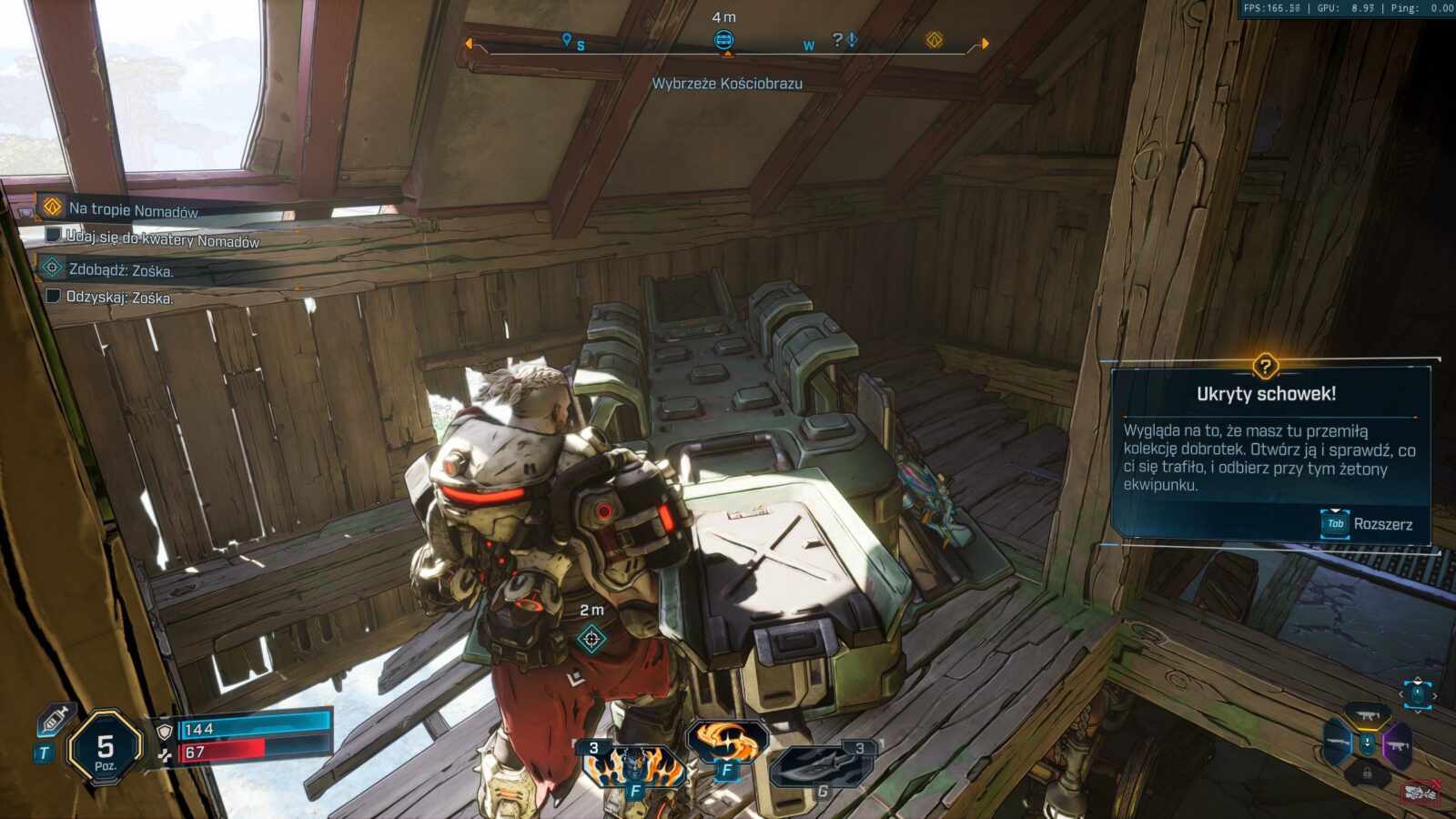
Task: Equip the purple-bordered weapon slot
Action: (1397, 745)
